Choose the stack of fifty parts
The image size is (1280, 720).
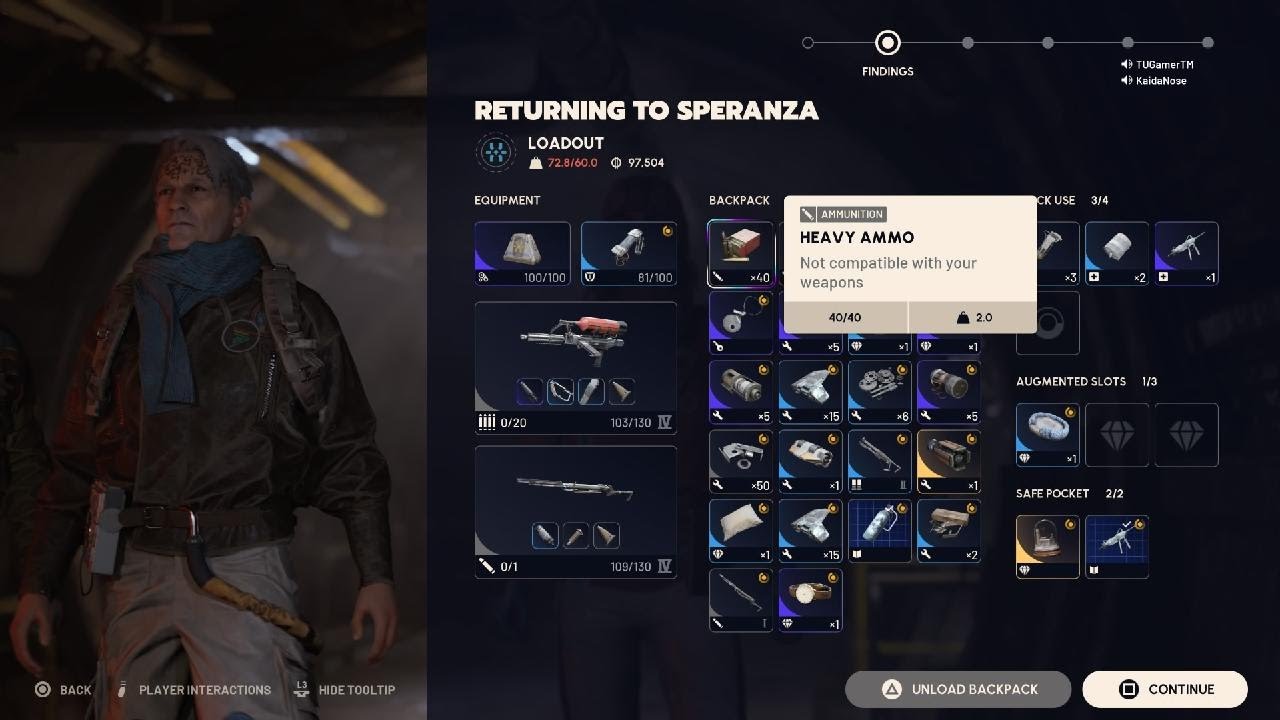pyautogui.click(x=741, y=462)
